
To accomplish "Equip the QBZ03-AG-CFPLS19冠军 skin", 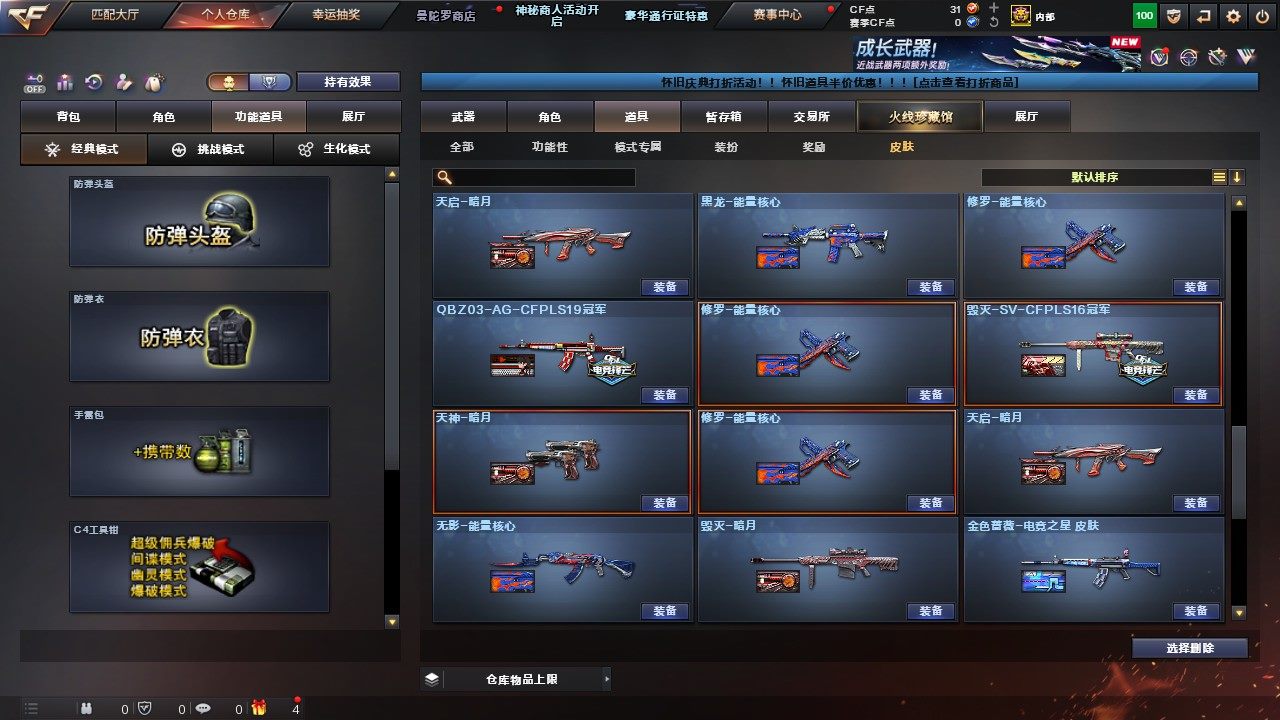I will point(665,395).
